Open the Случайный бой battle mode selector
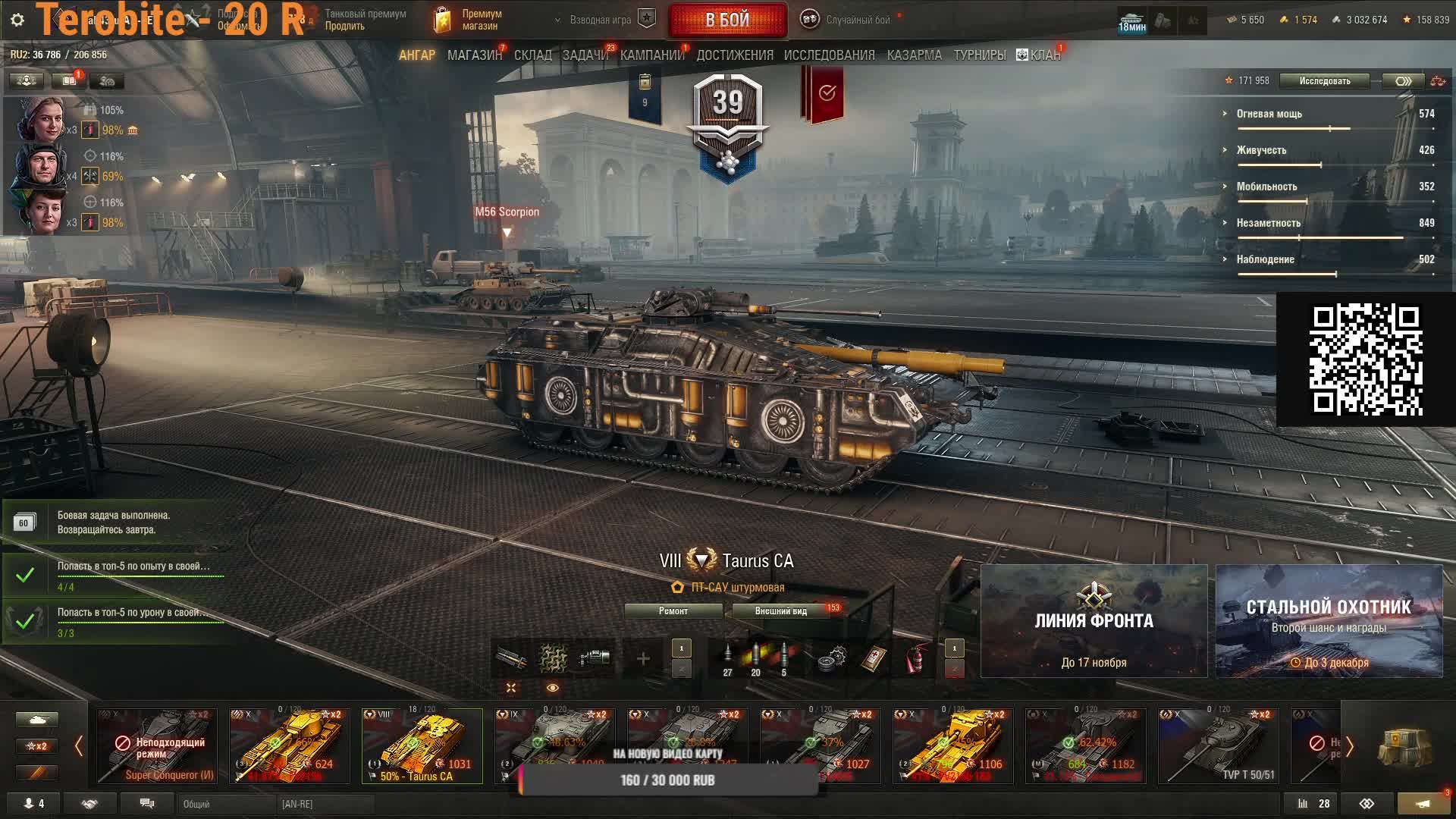 (849, 20)
